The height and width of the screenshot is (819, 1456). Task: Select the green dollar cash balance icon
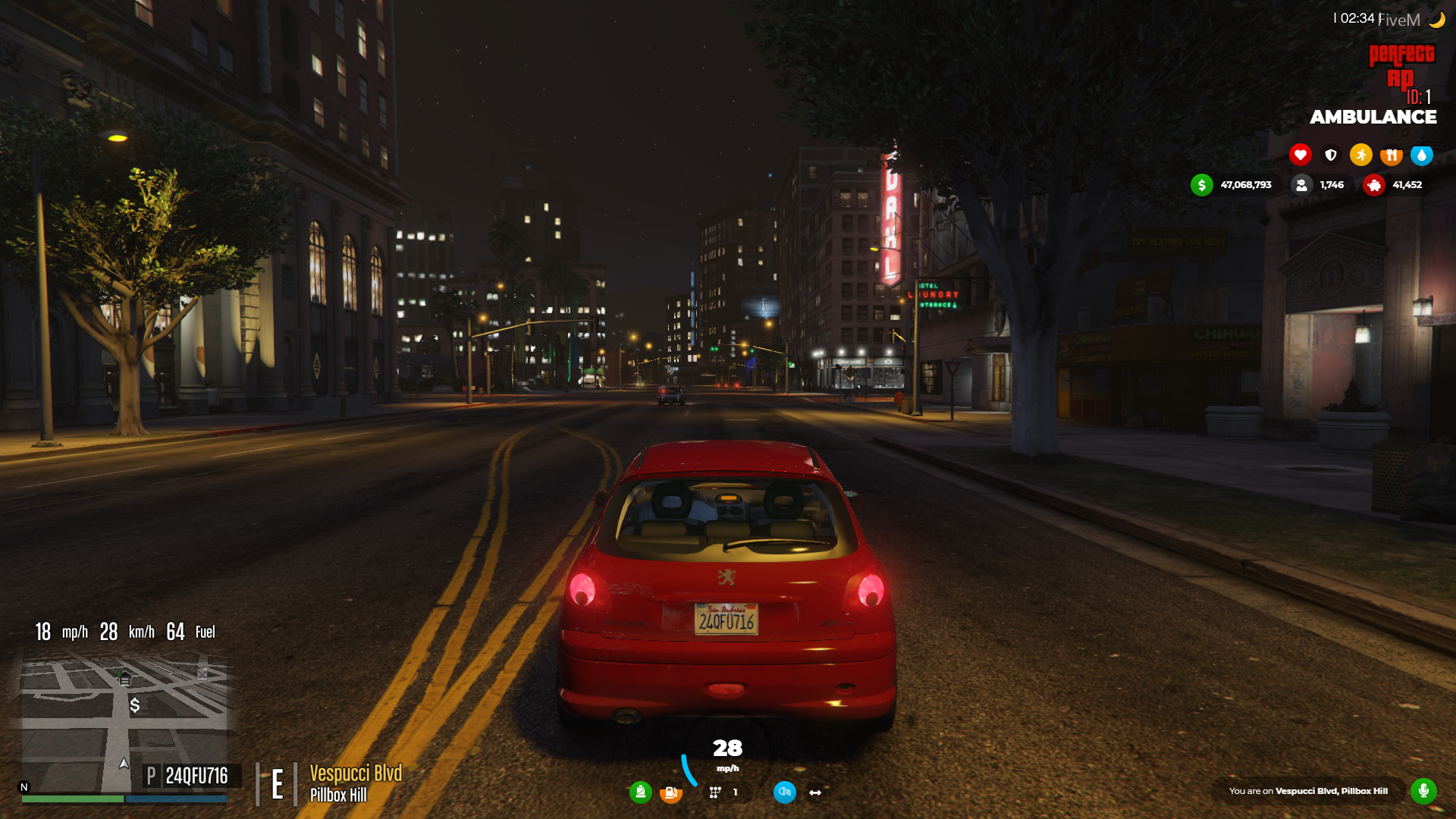(1201, 184)
